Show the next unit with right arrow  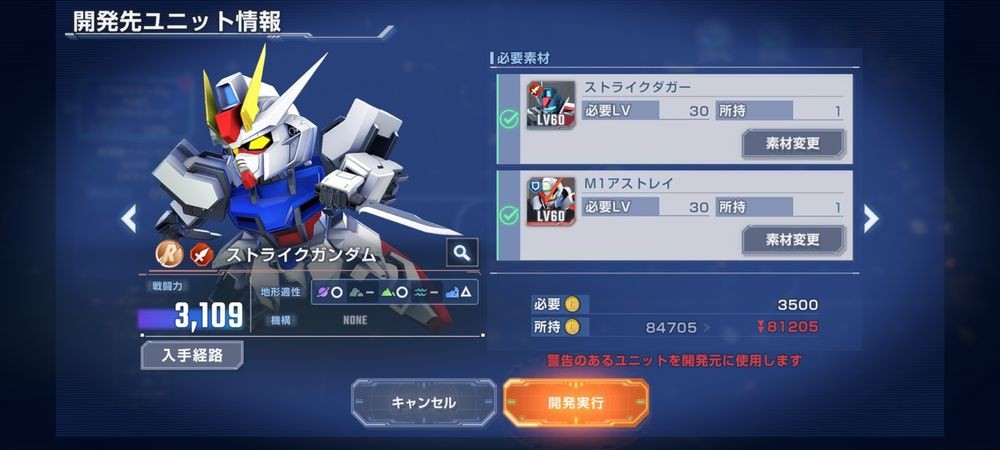pyautogui.click(x=871, y=218)
